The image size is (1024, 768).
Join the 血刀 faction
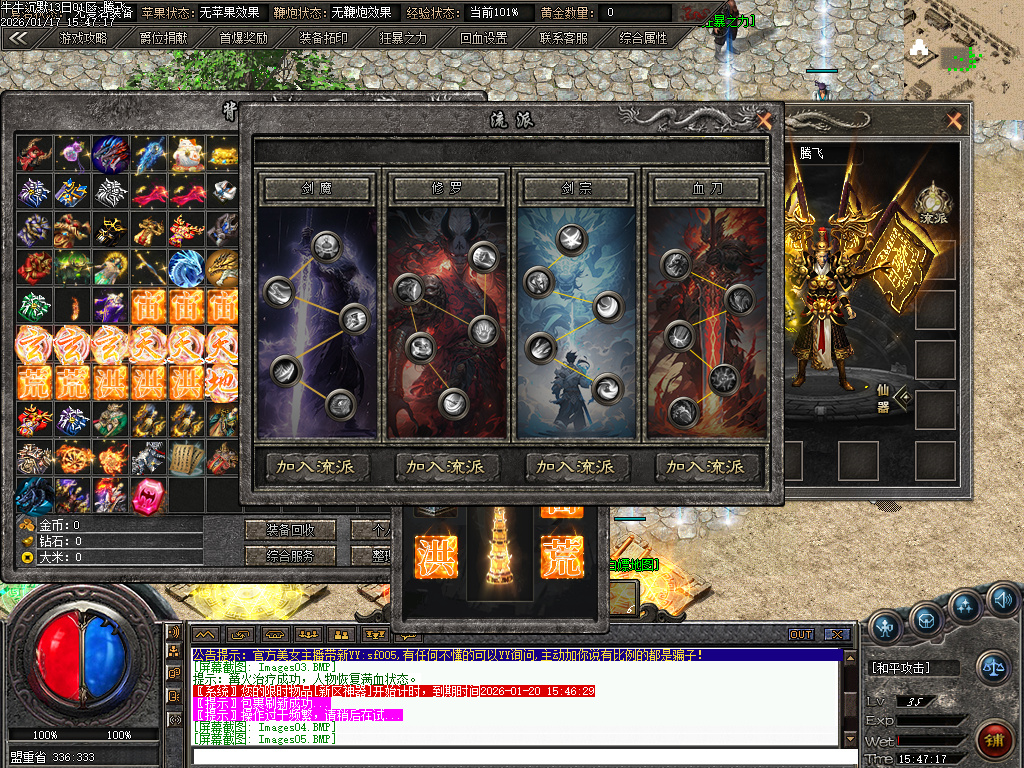point(707,466)
